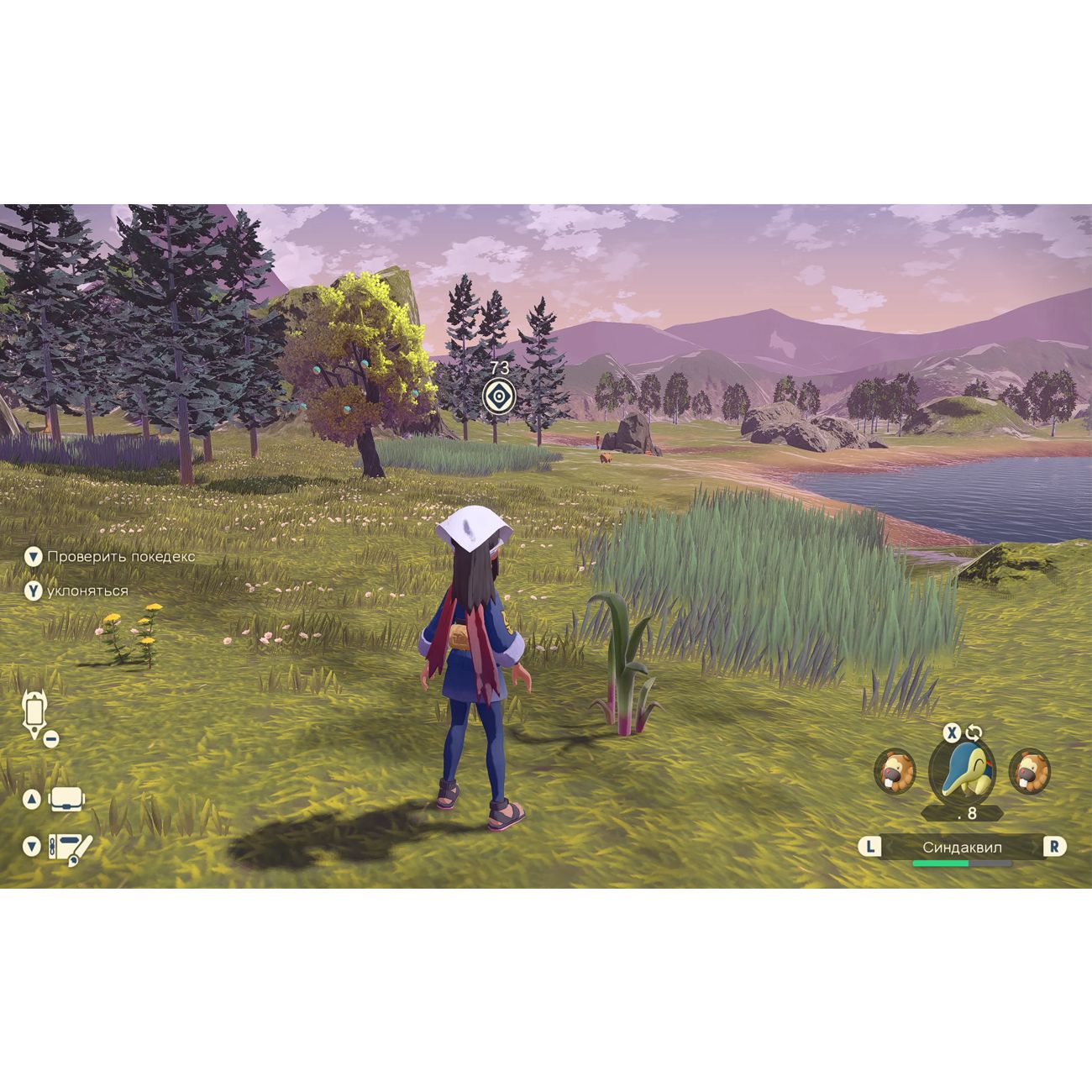Open the notepad and pencil crafting icon
1092x1092 pixels.
coord(69,848)
